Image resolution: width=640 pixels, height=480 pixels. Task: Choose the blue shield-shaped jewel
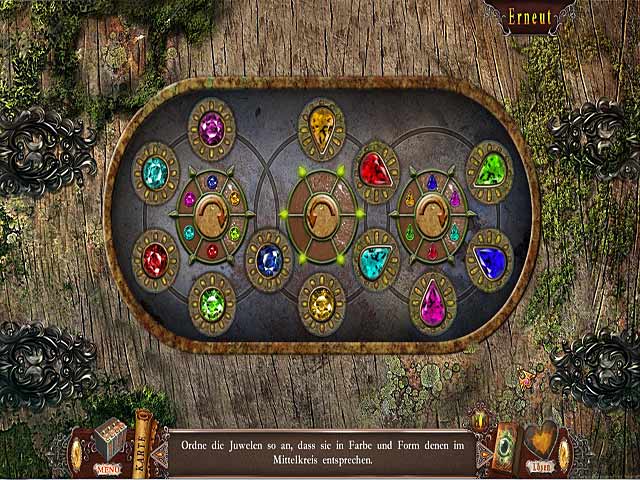coord(489,261)
